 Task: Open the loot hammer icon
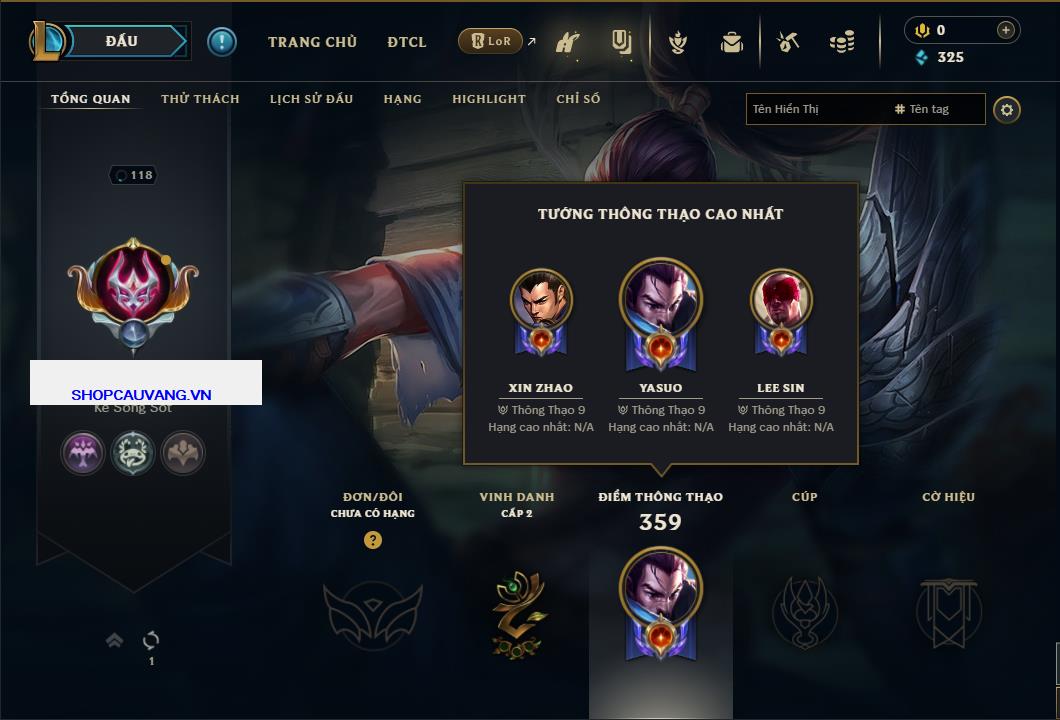pyautogui.click(x=788, y=42)
